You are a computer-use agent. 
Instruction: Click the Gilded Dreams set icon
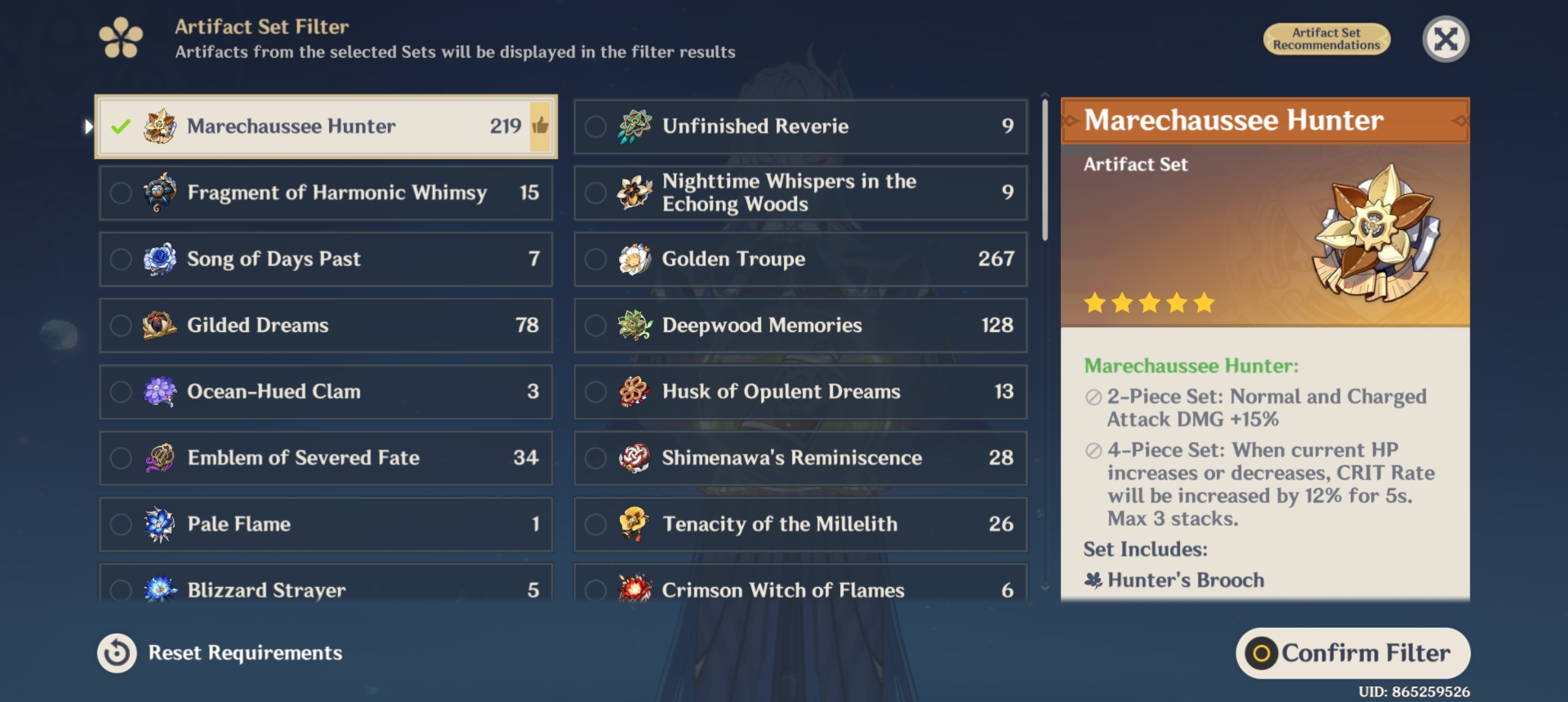coord(159,325)
